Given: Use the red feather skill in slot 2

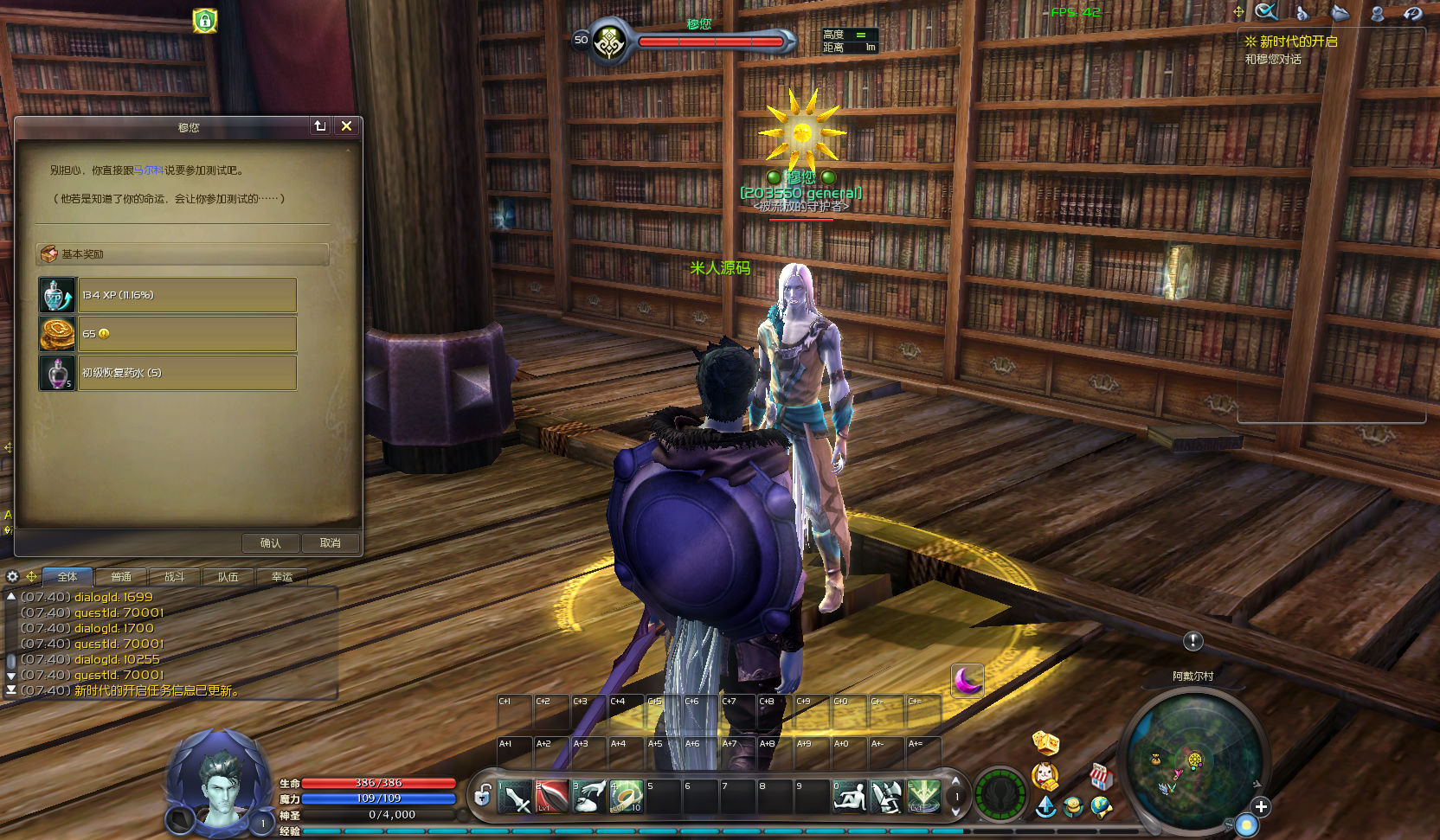Looking at the screenshot, I should [x=552, y=797].
